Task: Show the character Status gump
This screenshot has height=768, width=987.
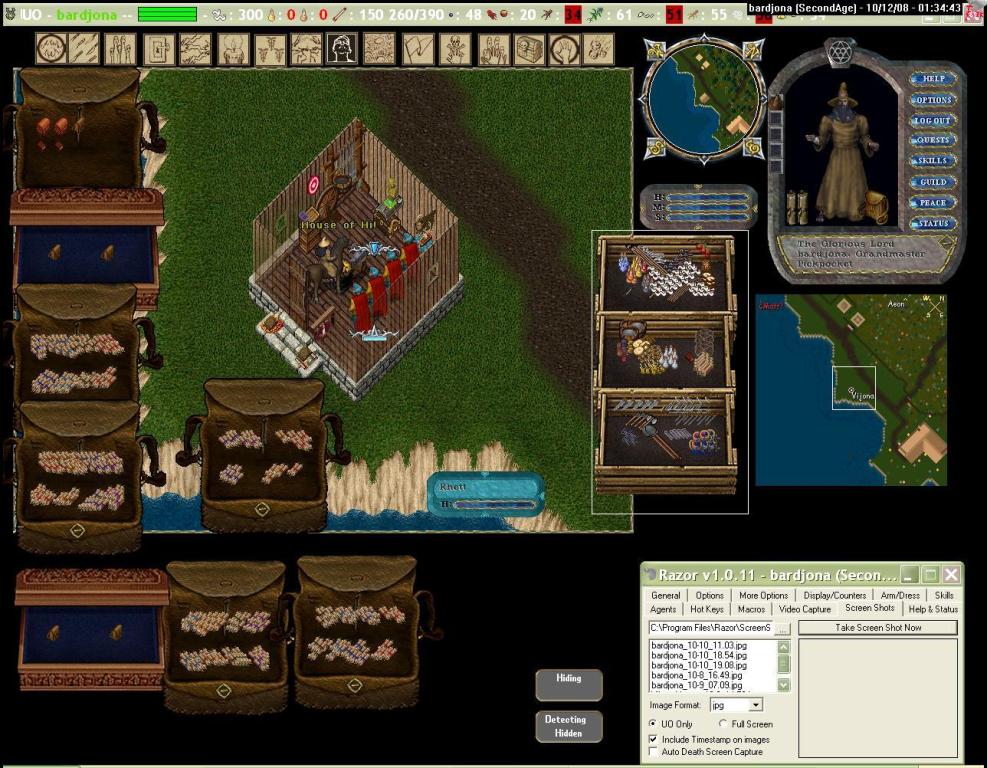Action: pos(933,224)
